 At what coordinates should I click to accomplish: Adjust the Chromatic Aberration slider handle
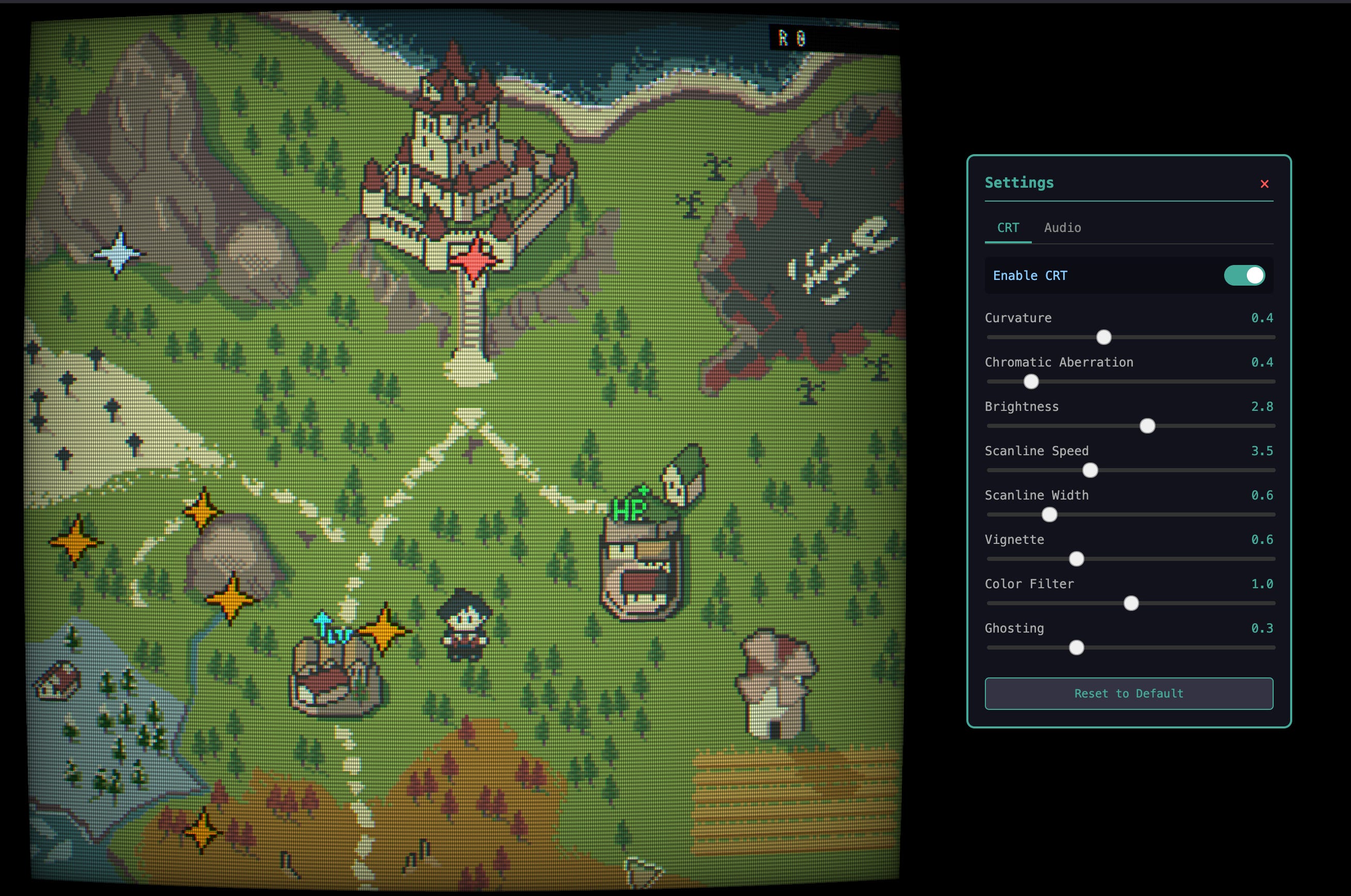pyautogui.click(x=1030, y=381)
